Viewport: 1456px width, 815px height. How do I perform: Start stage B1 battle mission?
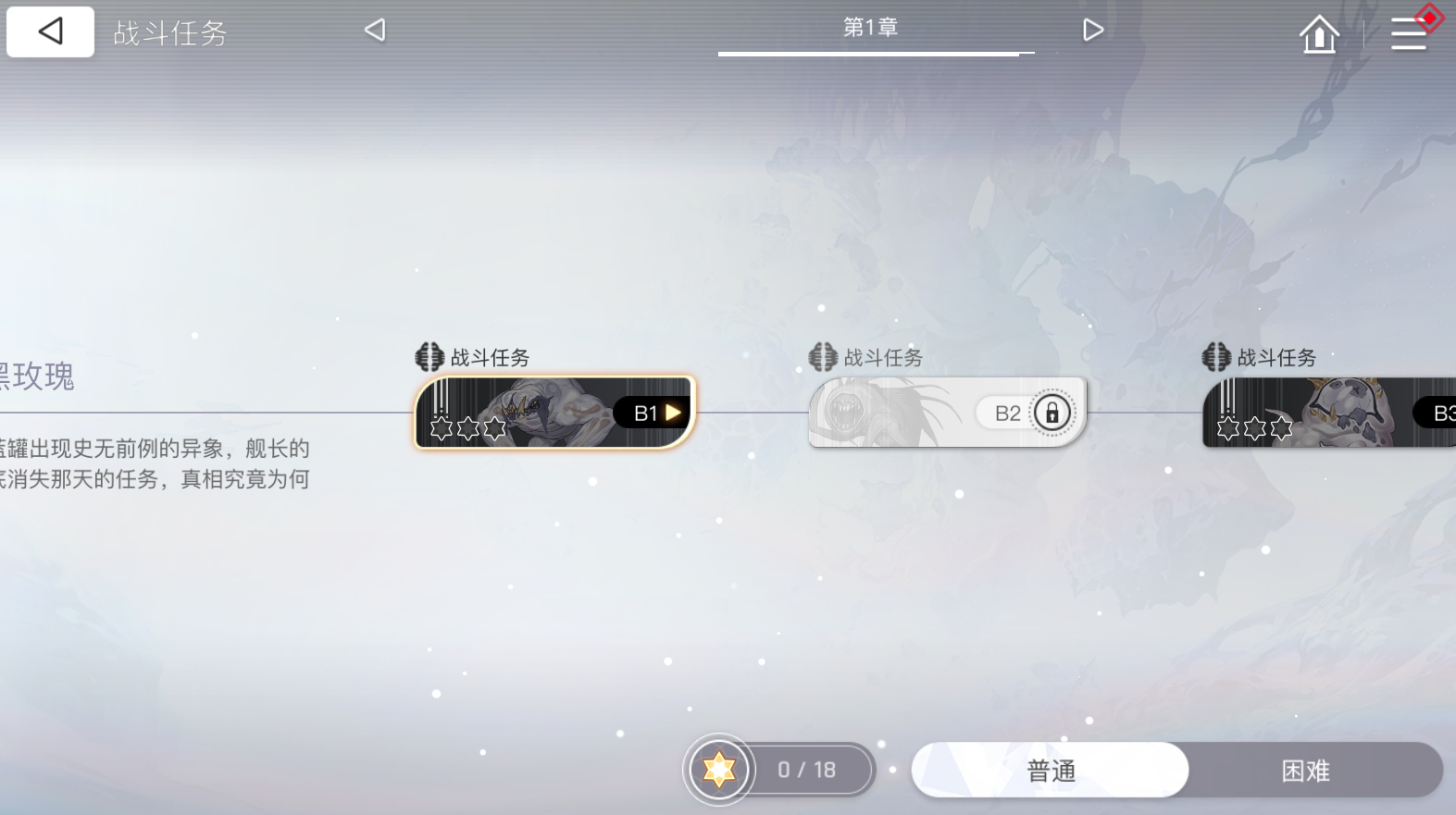coord(553,413)
